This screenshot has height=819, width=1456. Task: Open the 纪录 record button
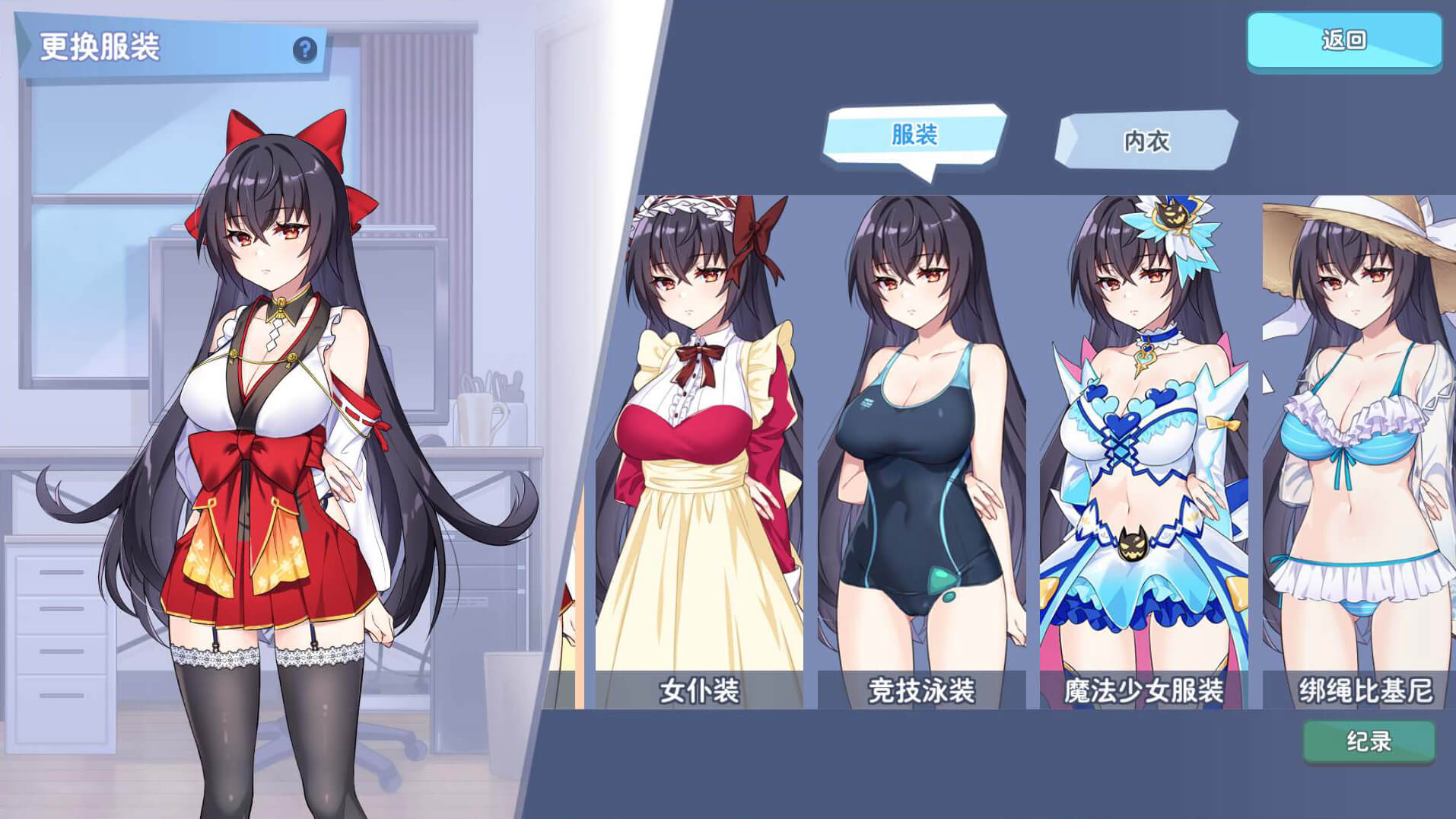(1368, 741)
